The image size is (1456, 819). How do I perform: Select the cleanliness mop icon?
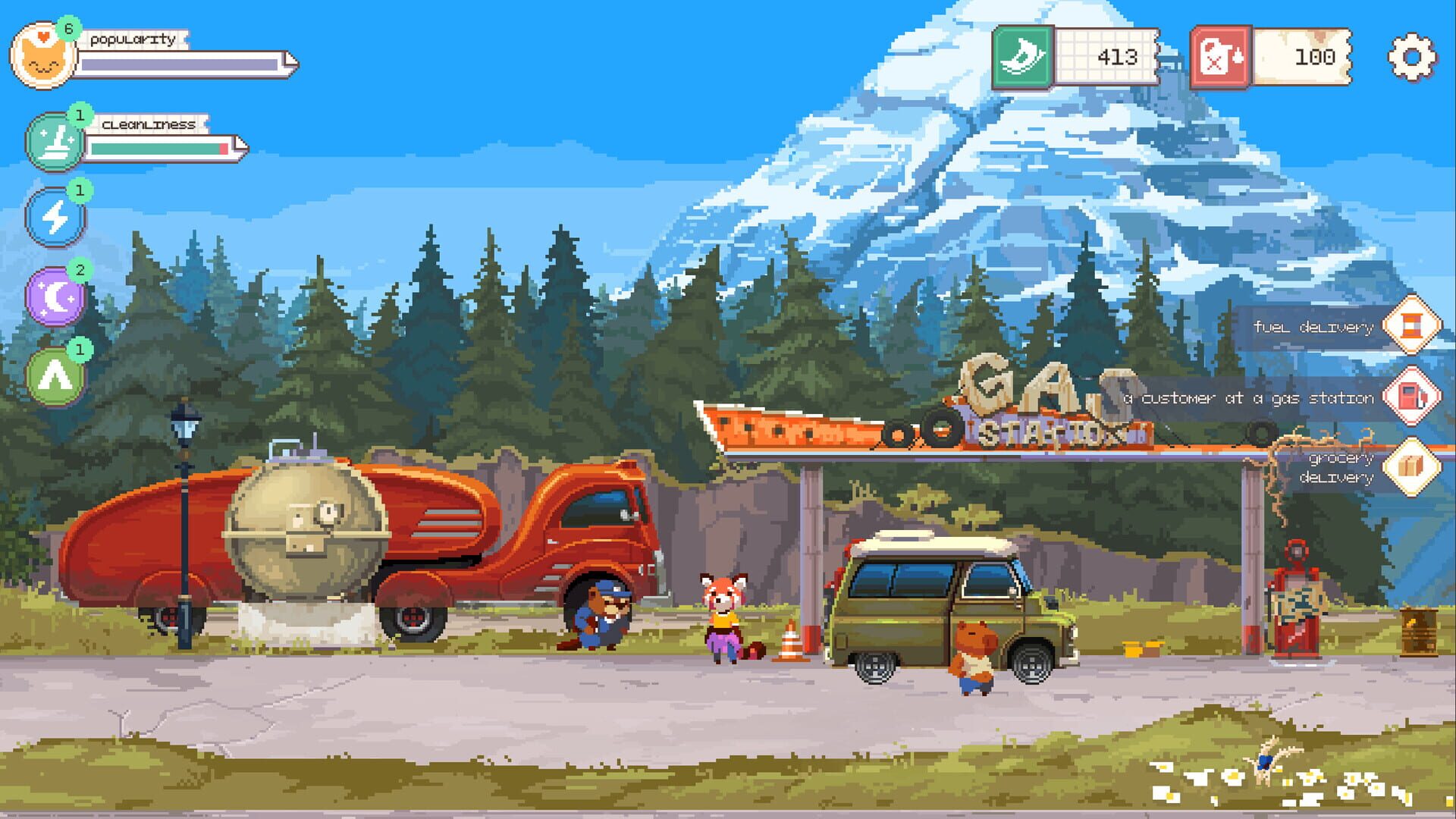click(x=53, y=143)
